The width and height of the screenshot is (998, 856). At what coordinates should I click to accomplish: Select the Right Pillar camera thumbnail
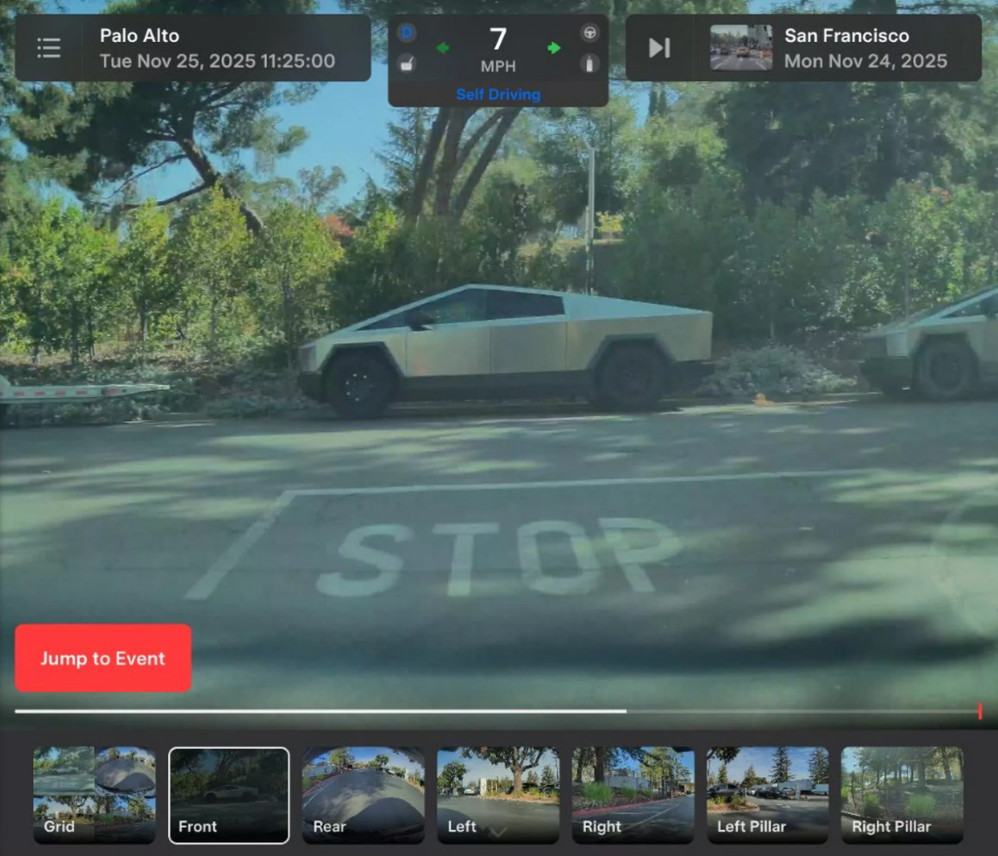[902, 795]
